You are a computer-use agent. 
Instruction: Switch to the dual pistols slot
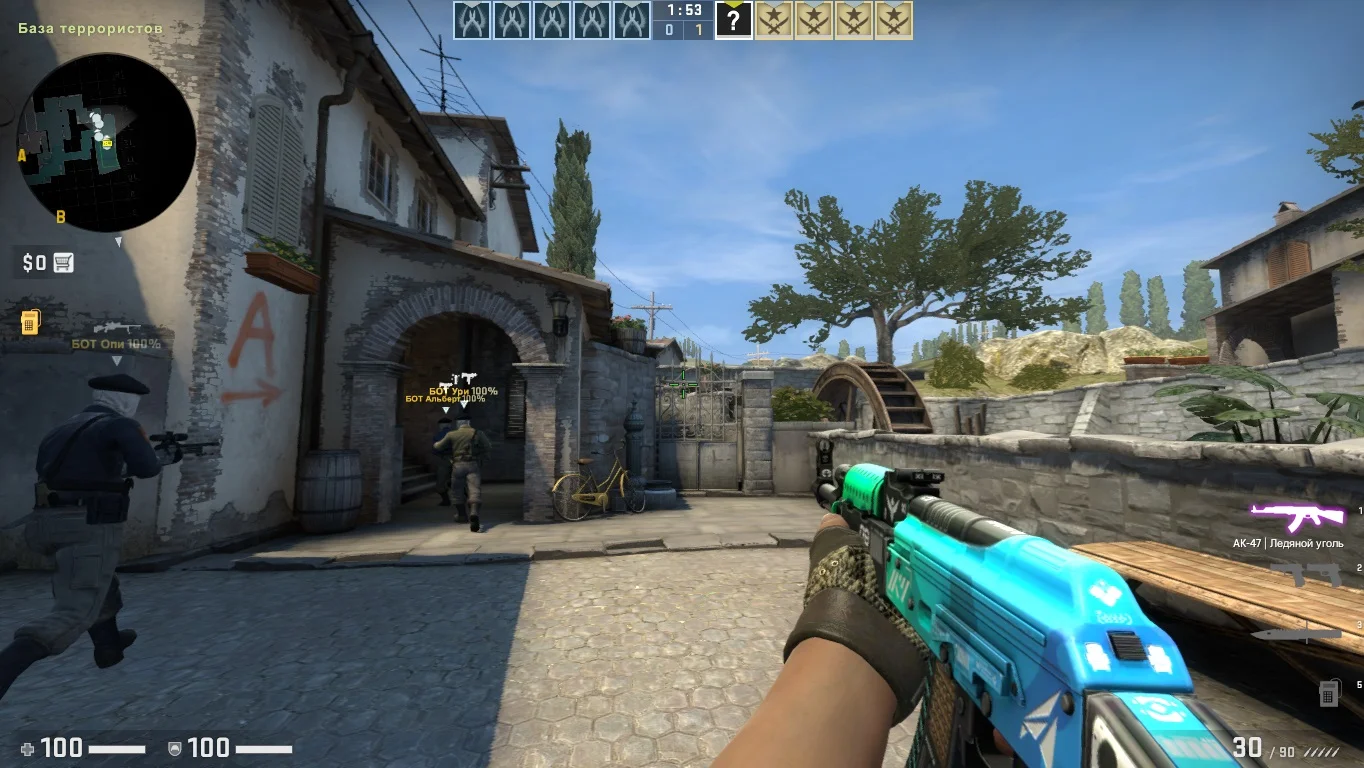click(x=1305, y=574)
